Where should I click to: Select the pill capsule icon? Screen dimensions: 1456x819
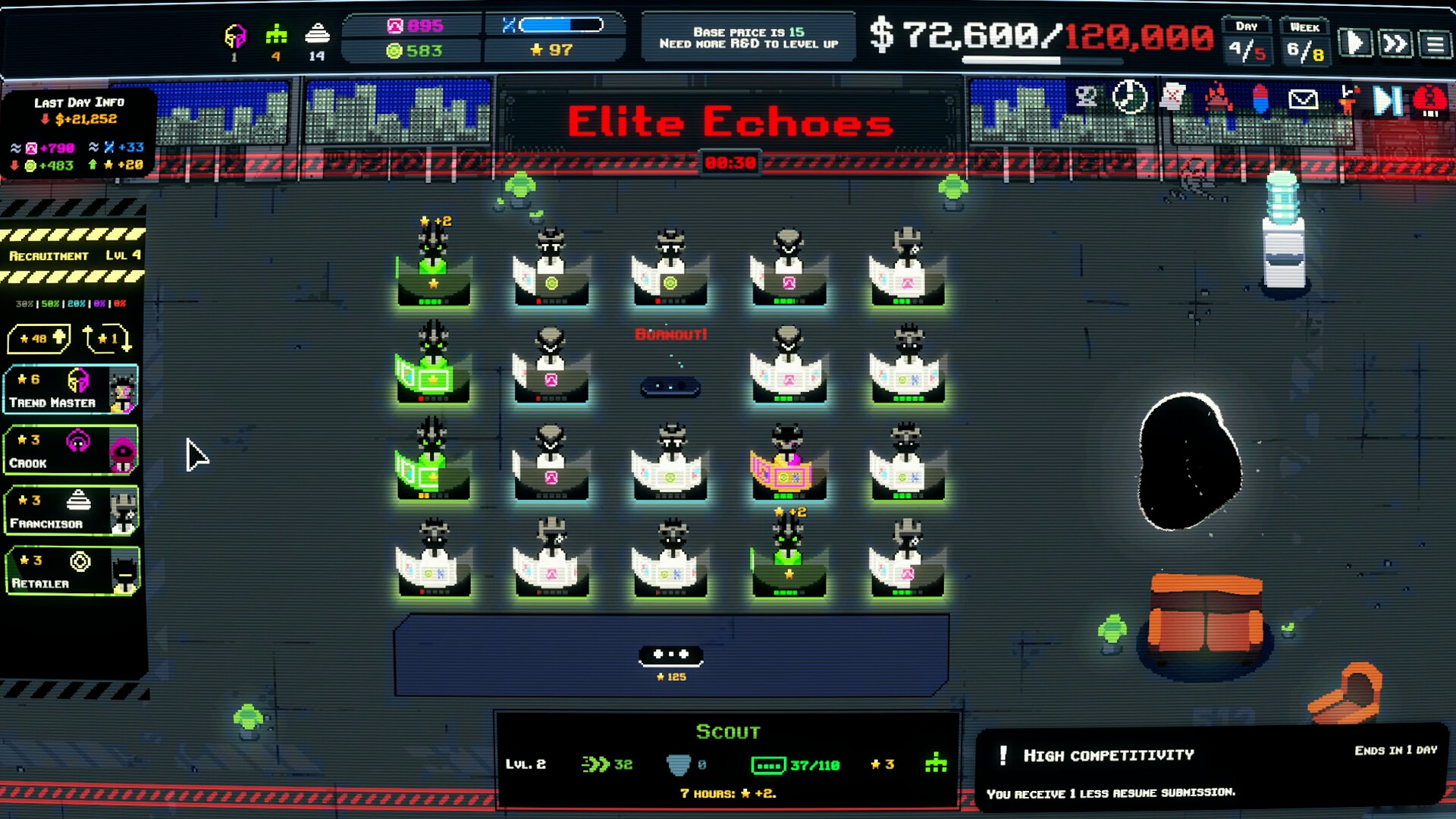1260,99
